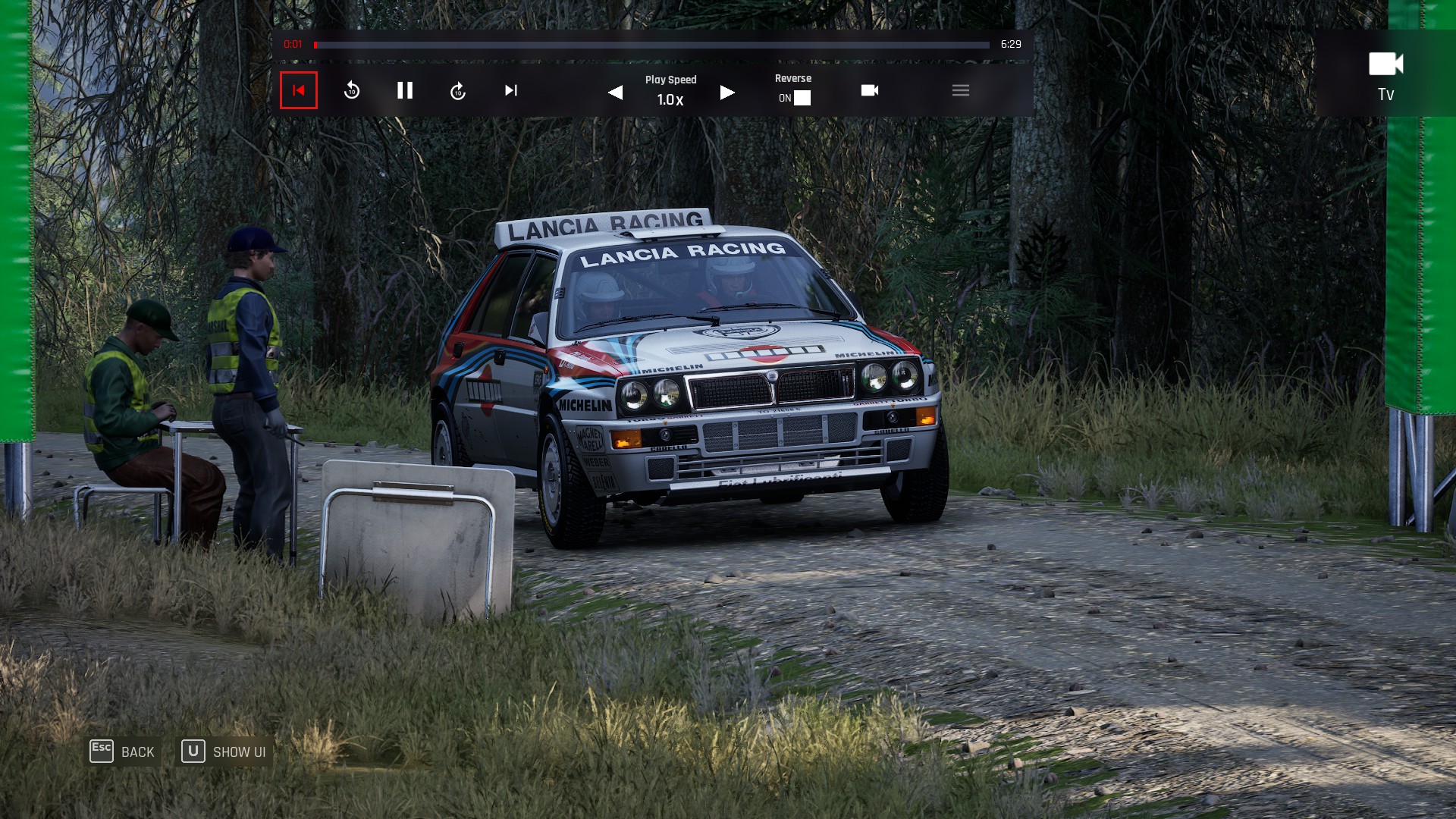Viewport: 1456px width, 819px height.
Task: Jump to the replay start
Action: 299,90
